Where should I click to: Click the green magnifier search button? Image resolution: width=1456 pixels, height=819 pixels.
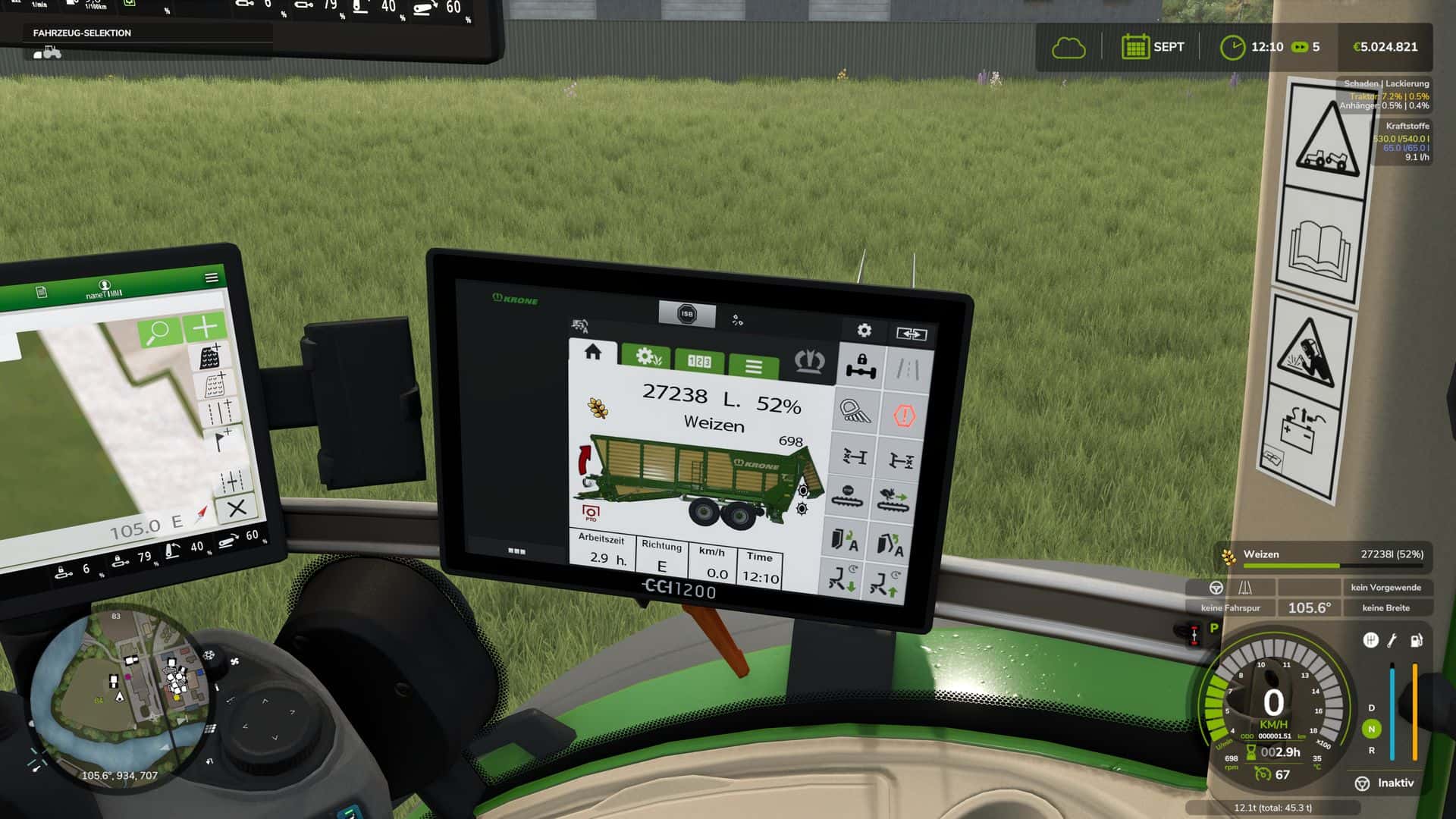pyautogui.click(x=158, y=331)
